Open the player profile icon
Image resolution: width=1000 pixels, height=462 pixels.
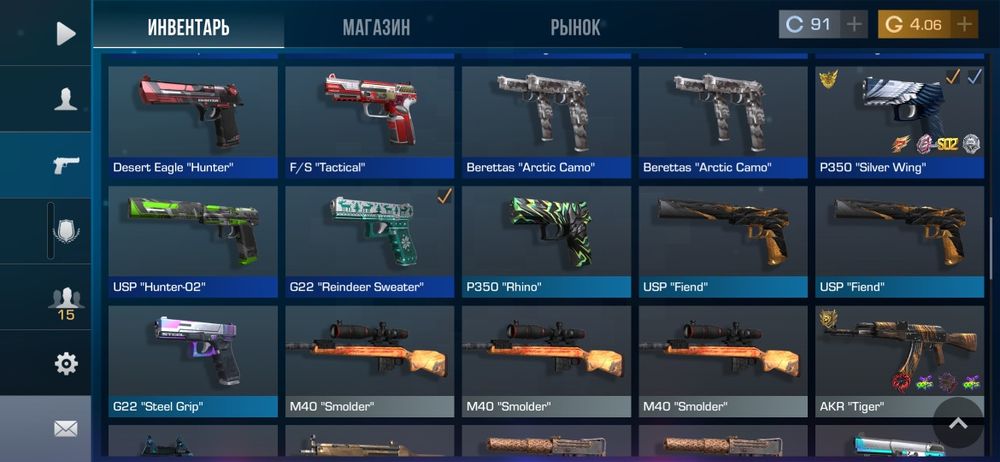[x=65, y=99]
